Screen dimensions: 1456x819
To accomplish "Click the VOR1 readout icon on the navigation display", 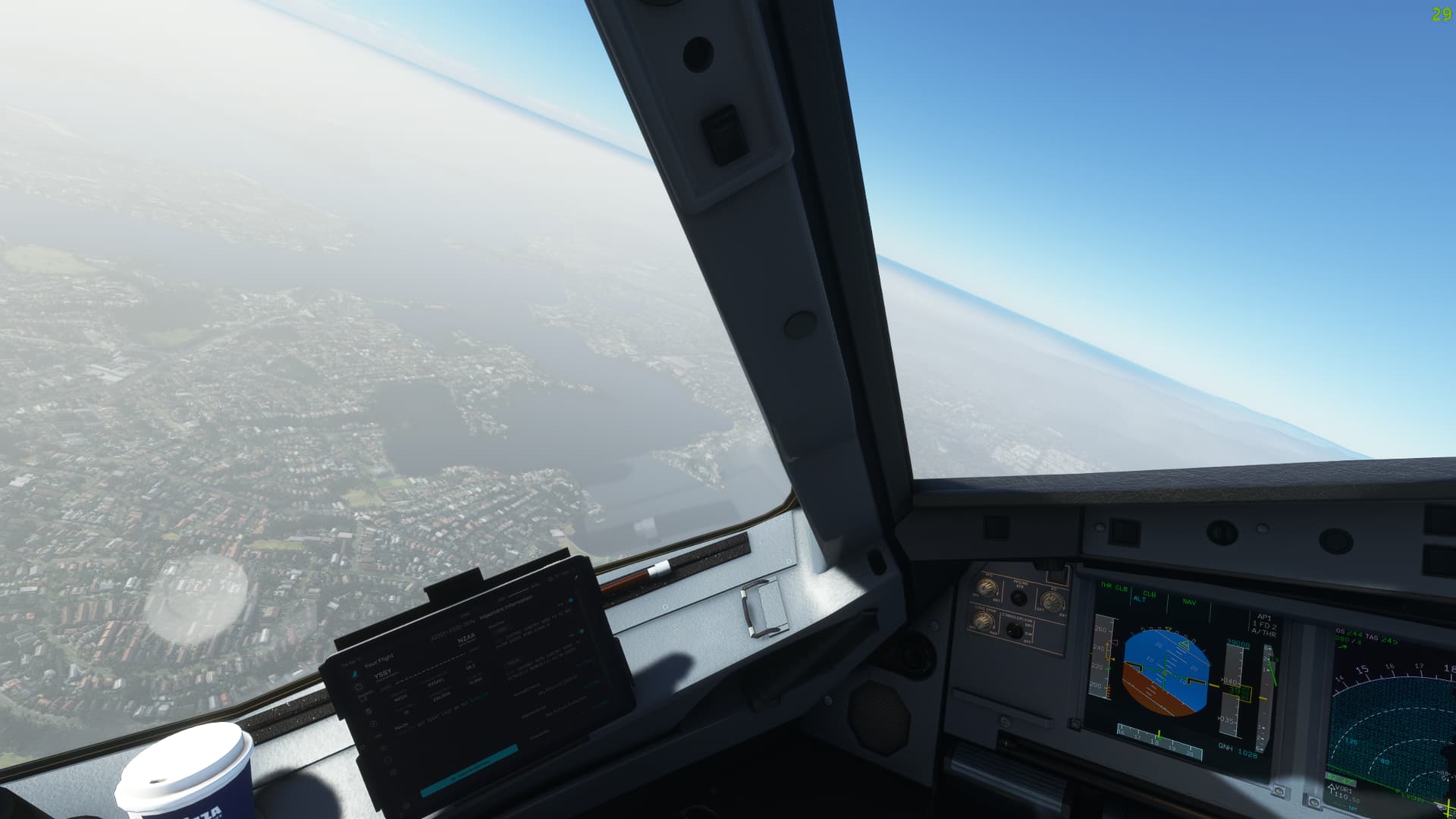I will [x=1343, y=792].
